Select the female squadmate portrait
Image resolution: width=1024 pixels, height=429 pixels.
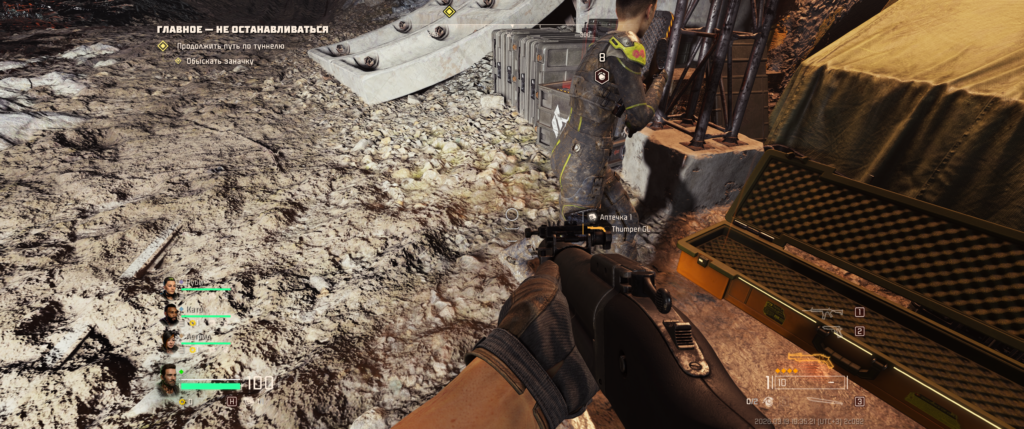171,341
